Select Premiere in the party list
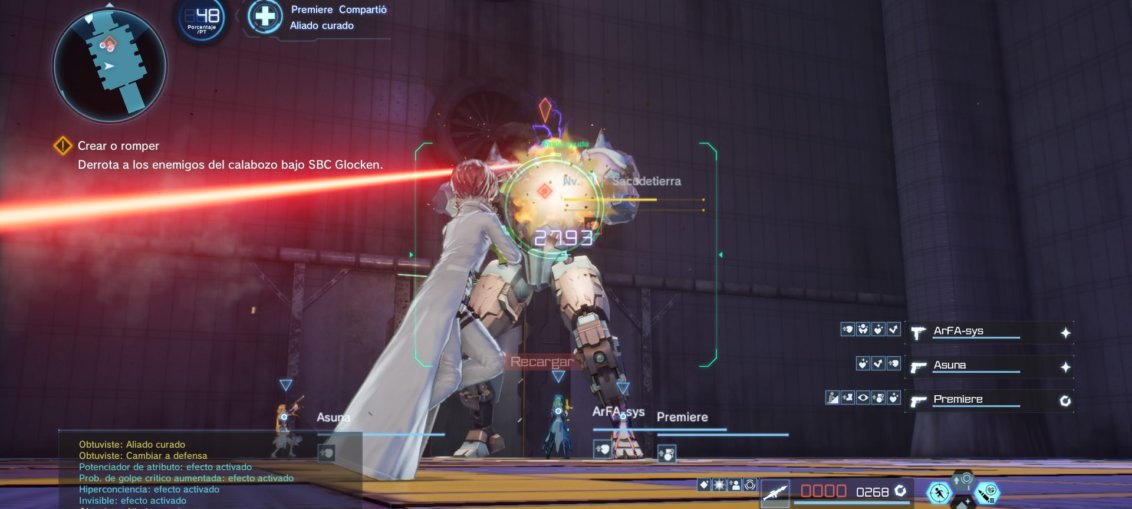Screen dimensions: 1132x509 pos(975,400)
